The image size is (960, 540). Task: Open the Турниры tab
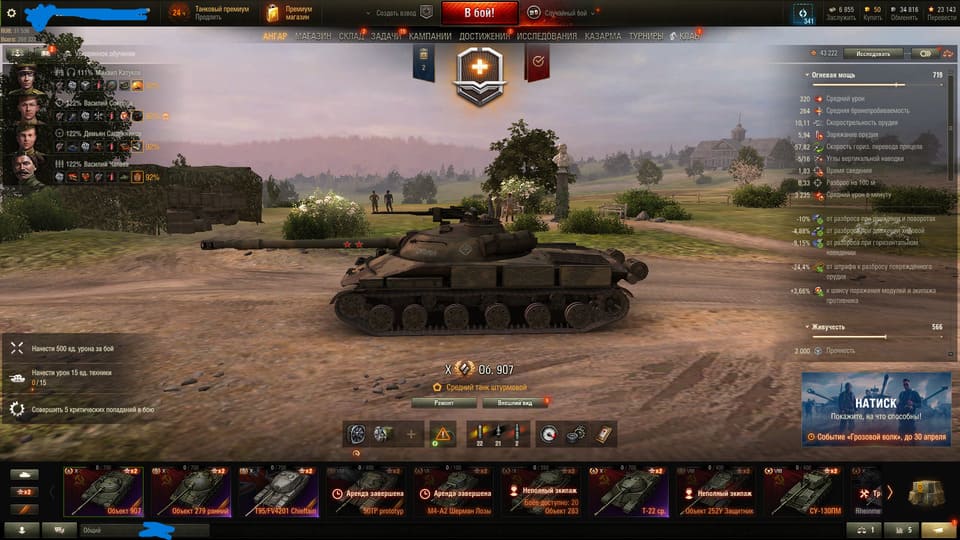point(646,37)
